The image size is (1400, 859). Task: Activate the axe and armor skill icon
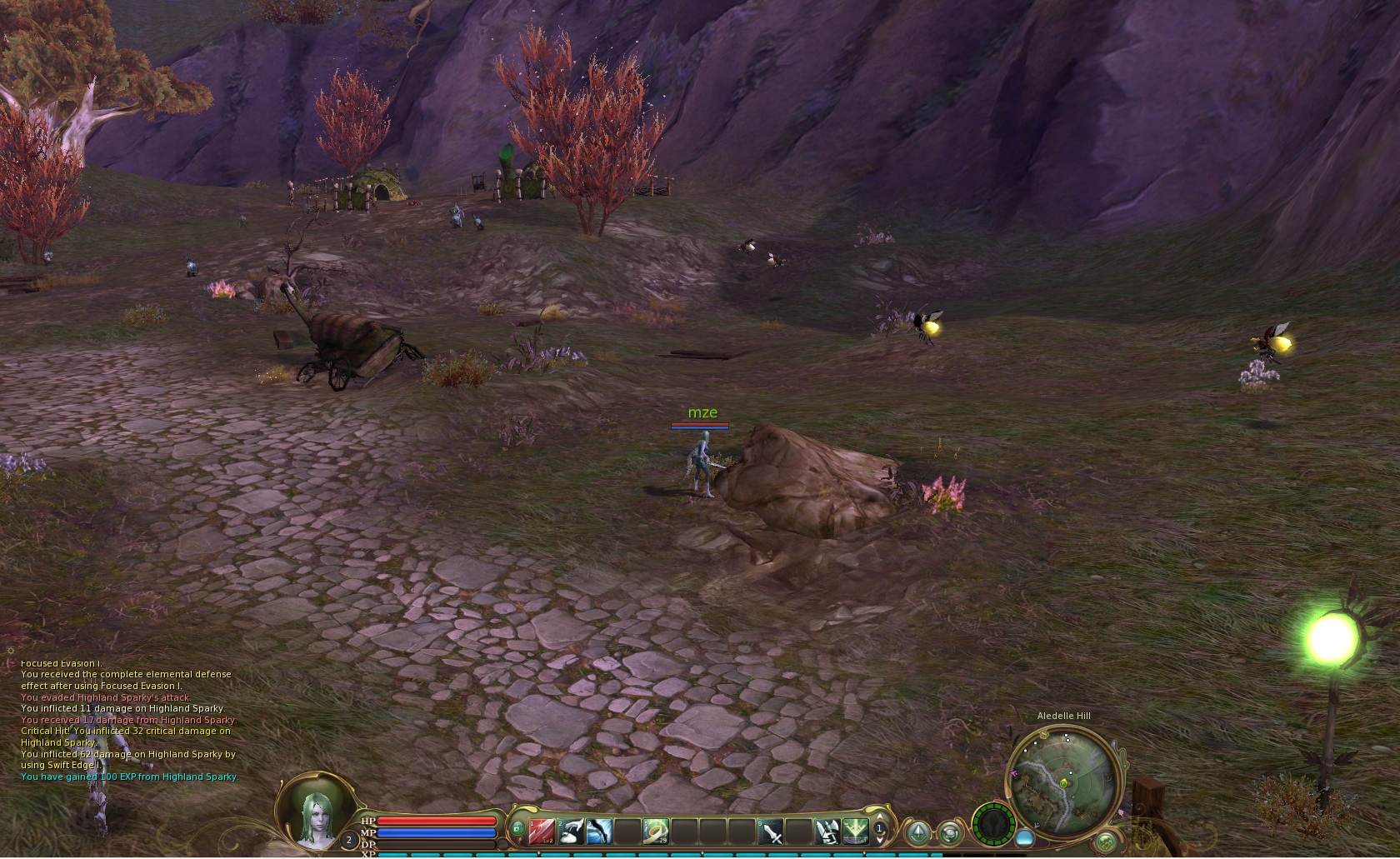[827, 831]
